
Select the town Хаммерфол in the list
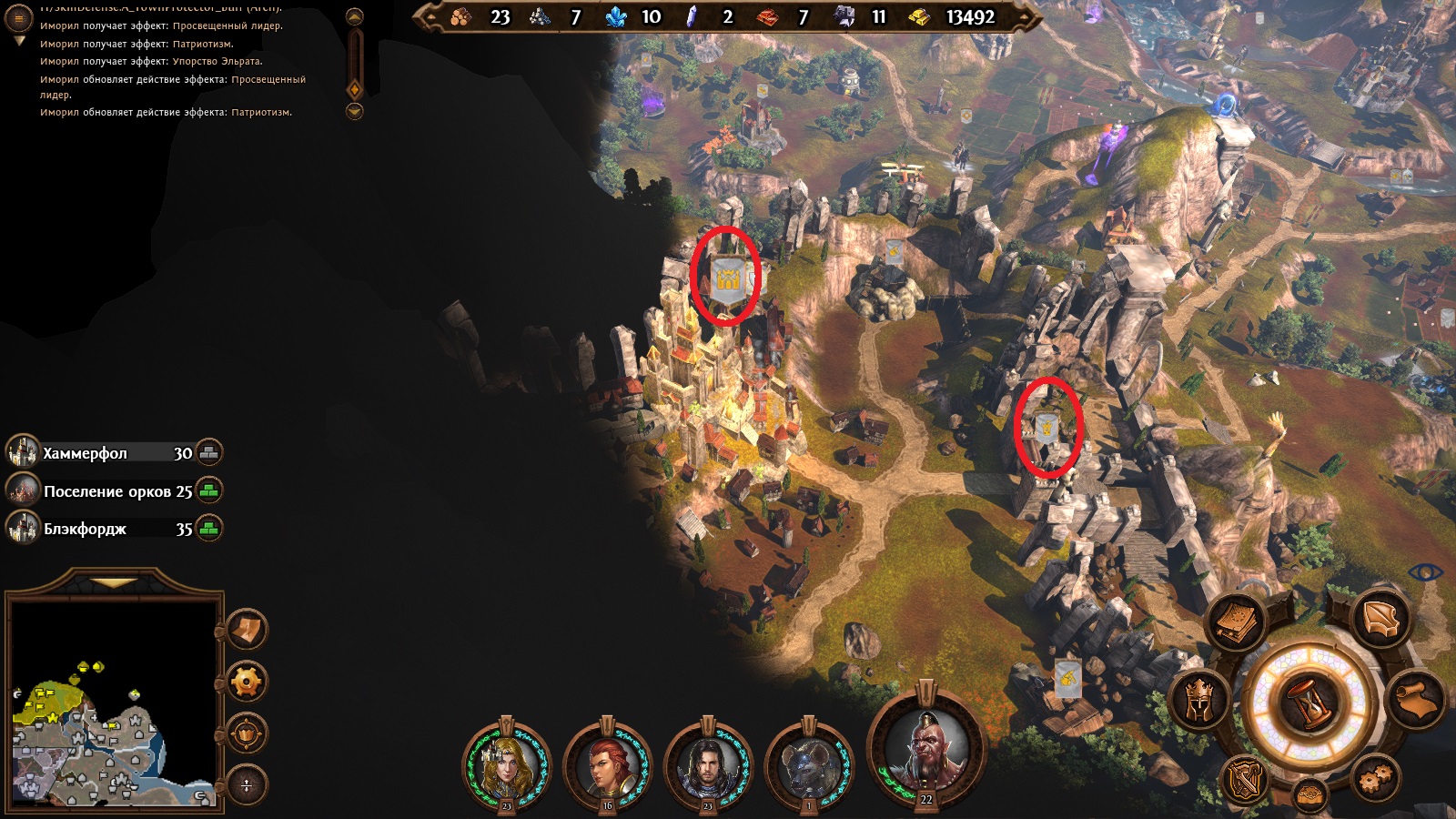coord(85,453)
